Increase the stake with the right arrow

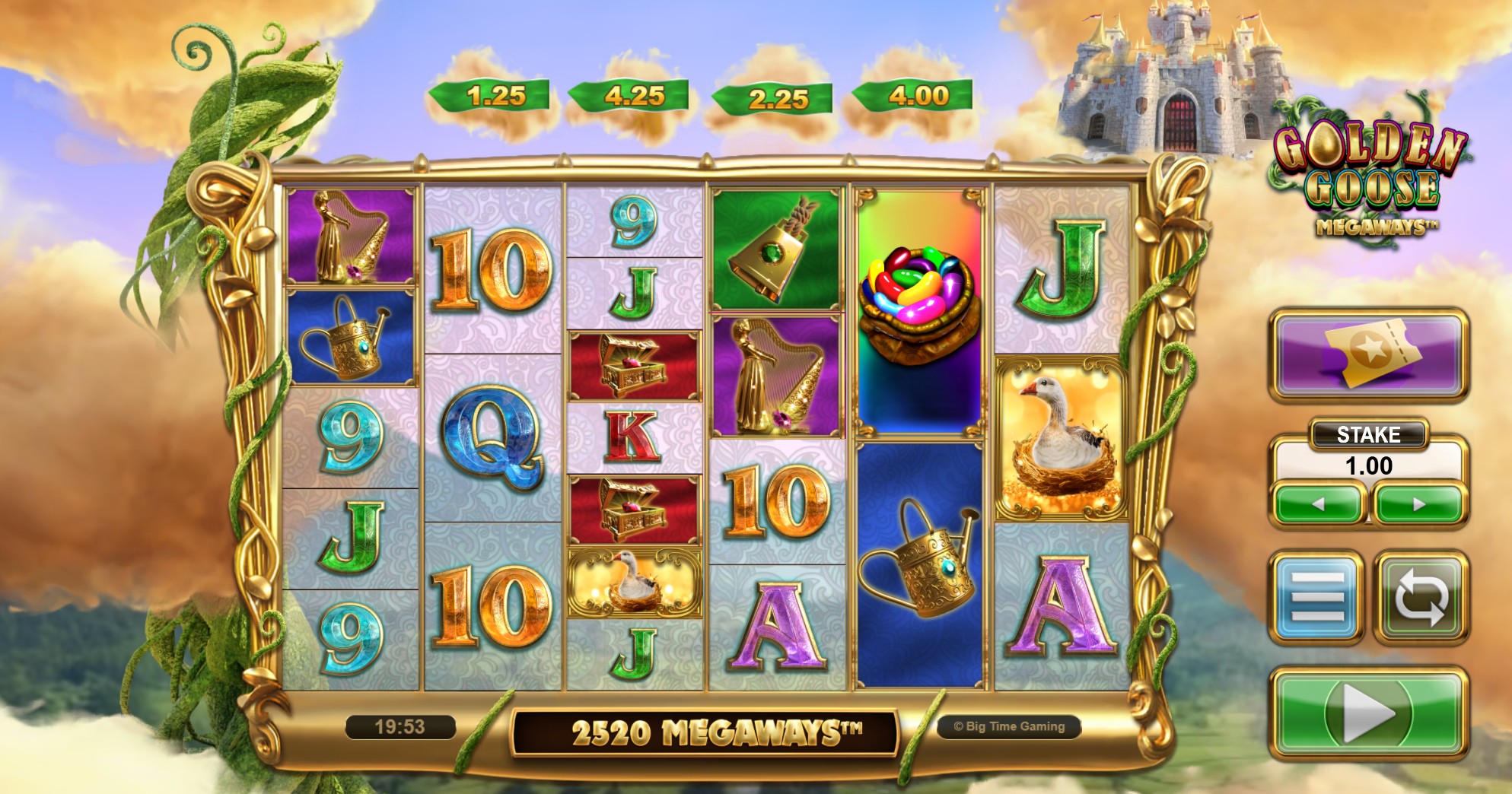point(1417,506)
